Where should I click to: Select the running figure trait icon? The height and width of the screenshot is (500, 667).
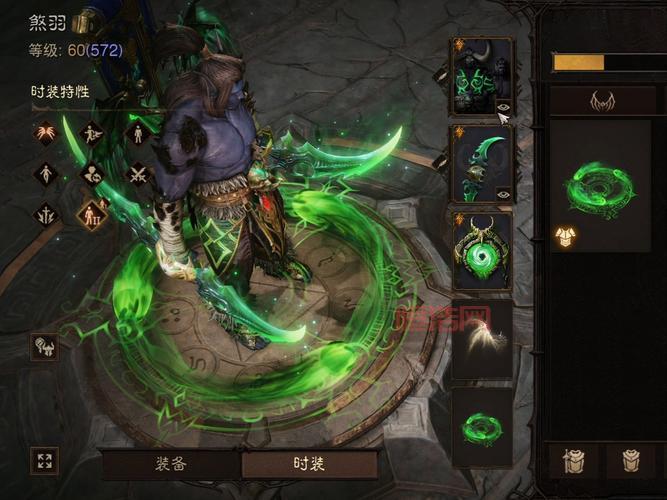[91, 133]
